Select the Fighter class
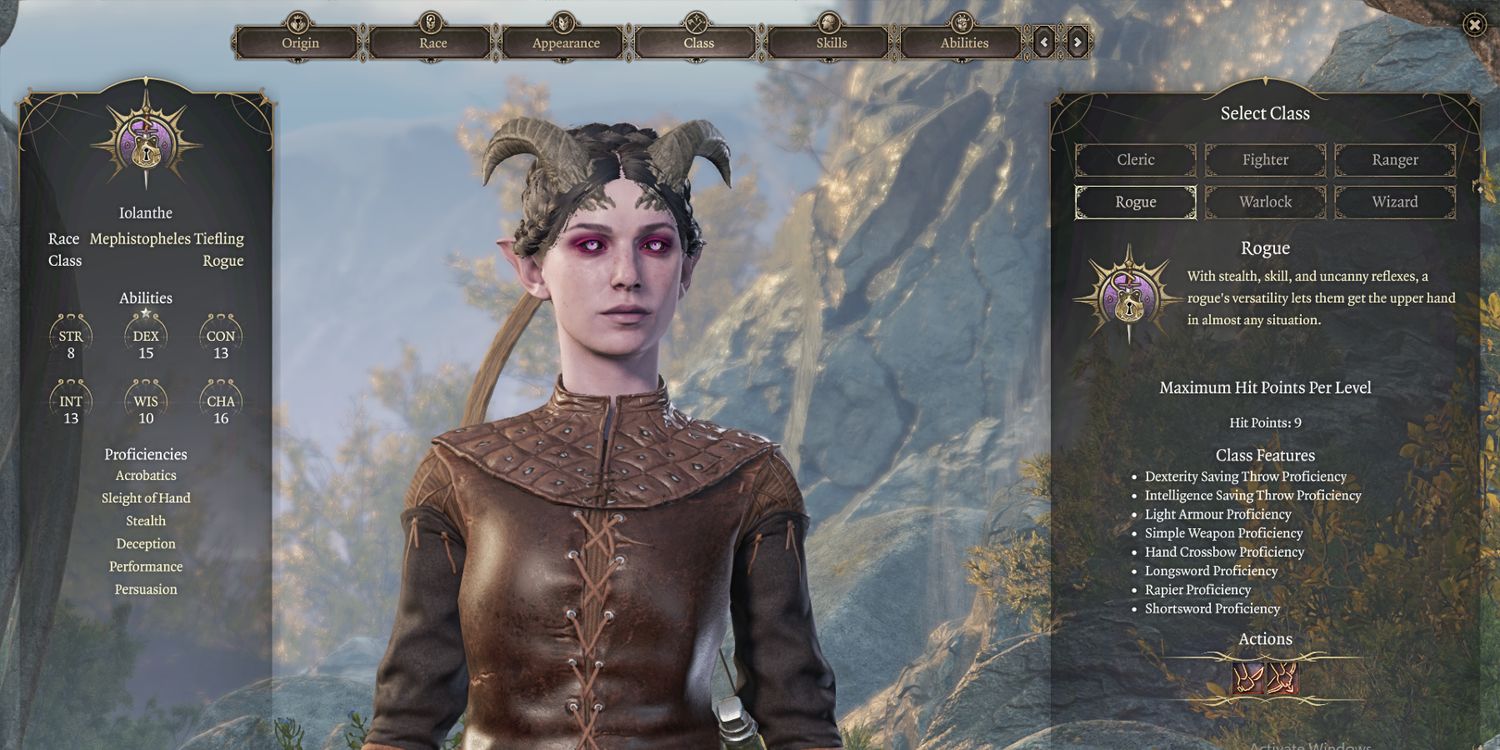This screenshot has height=750, width=1500. 1265,160
